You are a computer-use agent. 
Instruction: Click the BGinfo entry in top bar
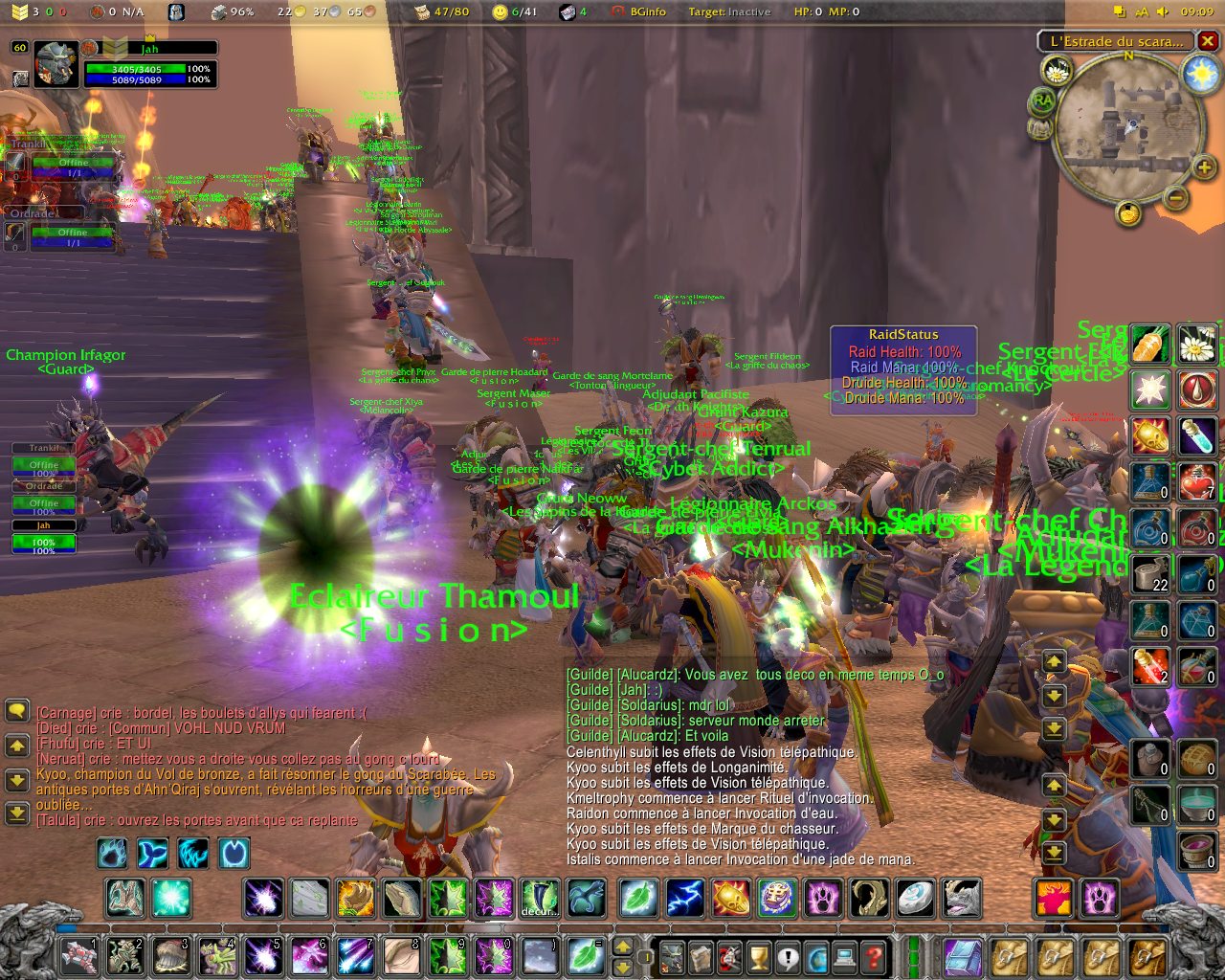pyautogui.click(x=648, y=11)
